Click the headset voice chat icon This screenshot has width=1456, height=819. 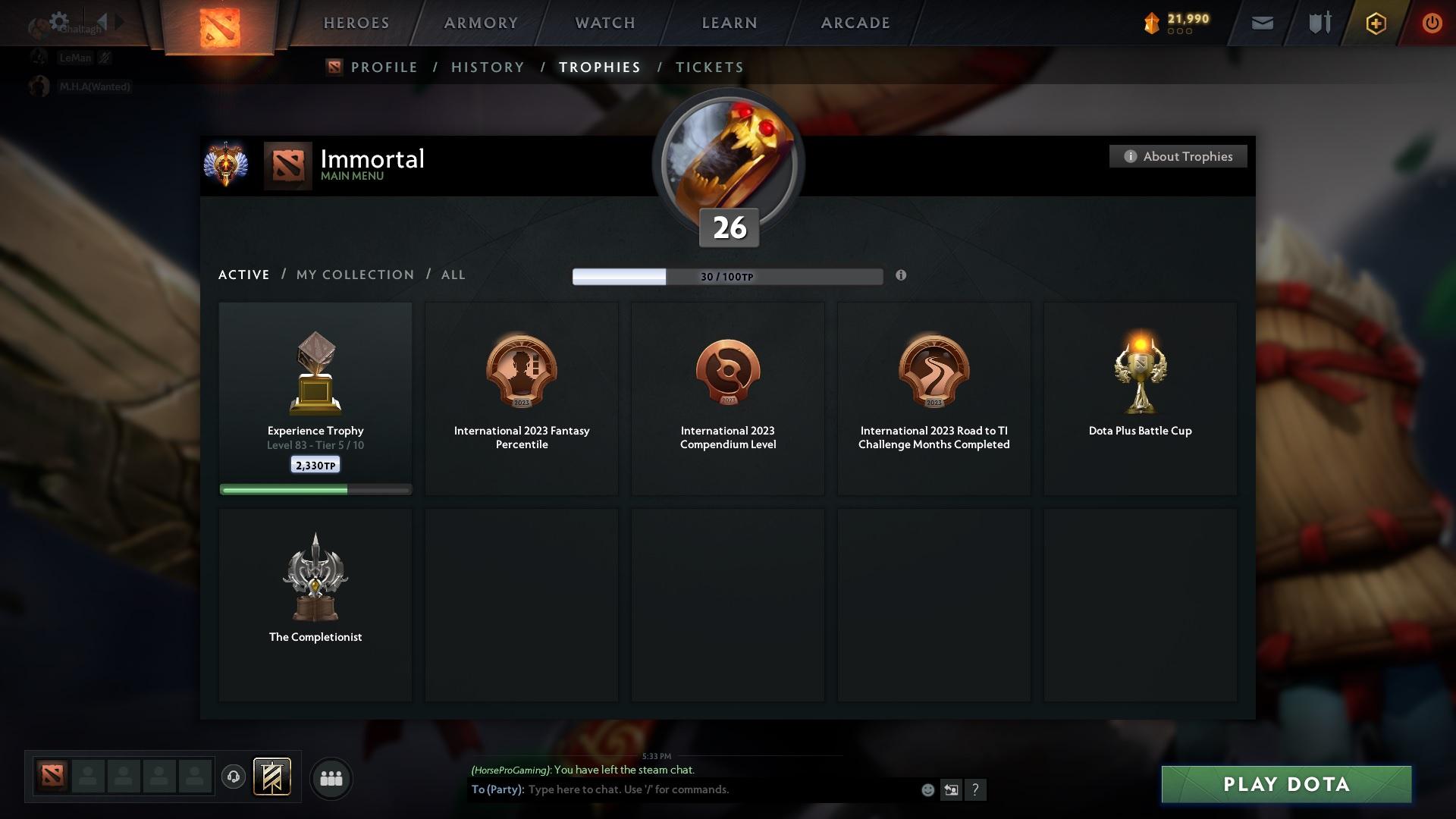point(234,777)
